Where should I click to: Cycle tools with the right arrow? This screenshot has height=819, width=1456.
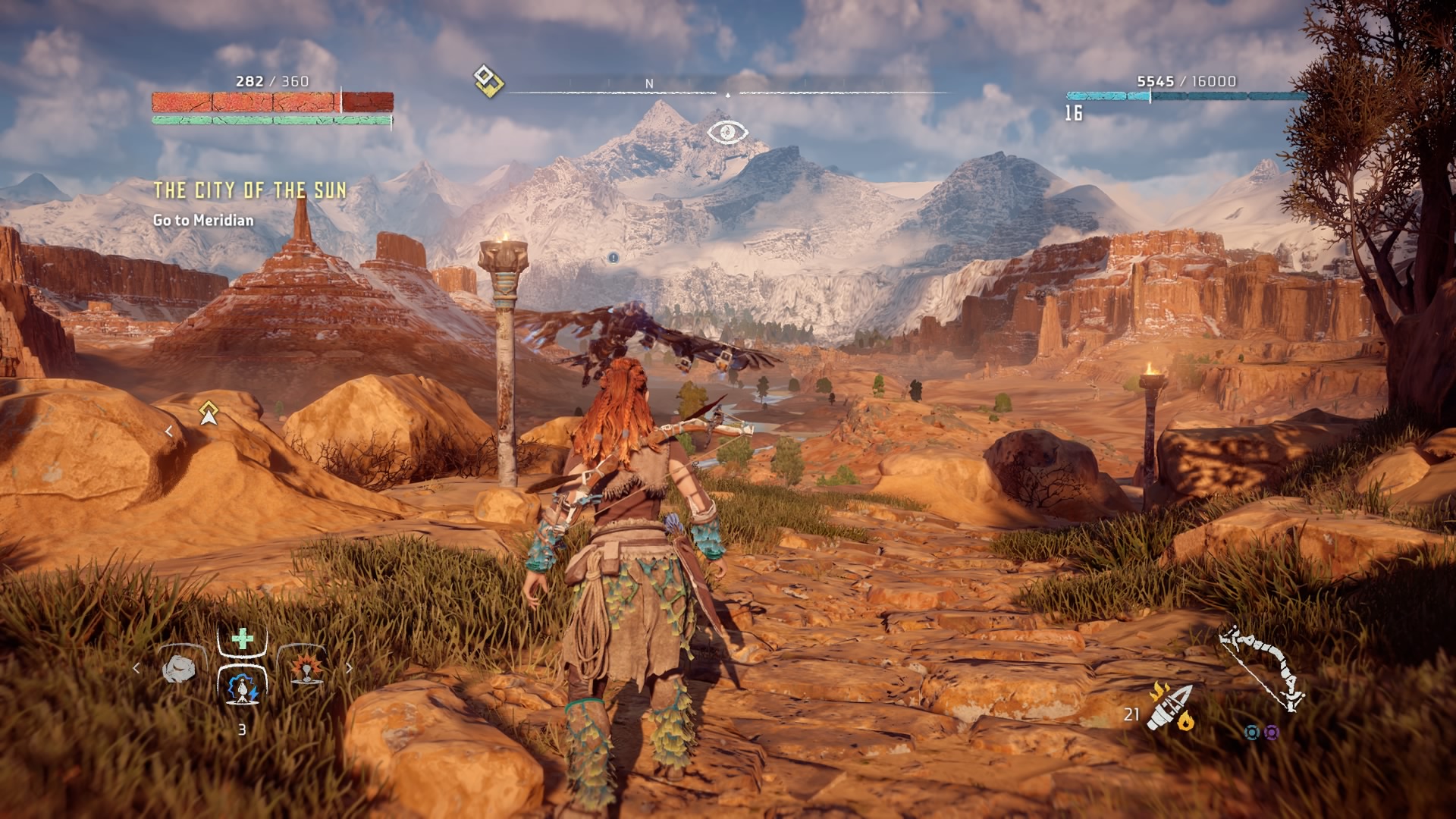(x=349, y=668)
